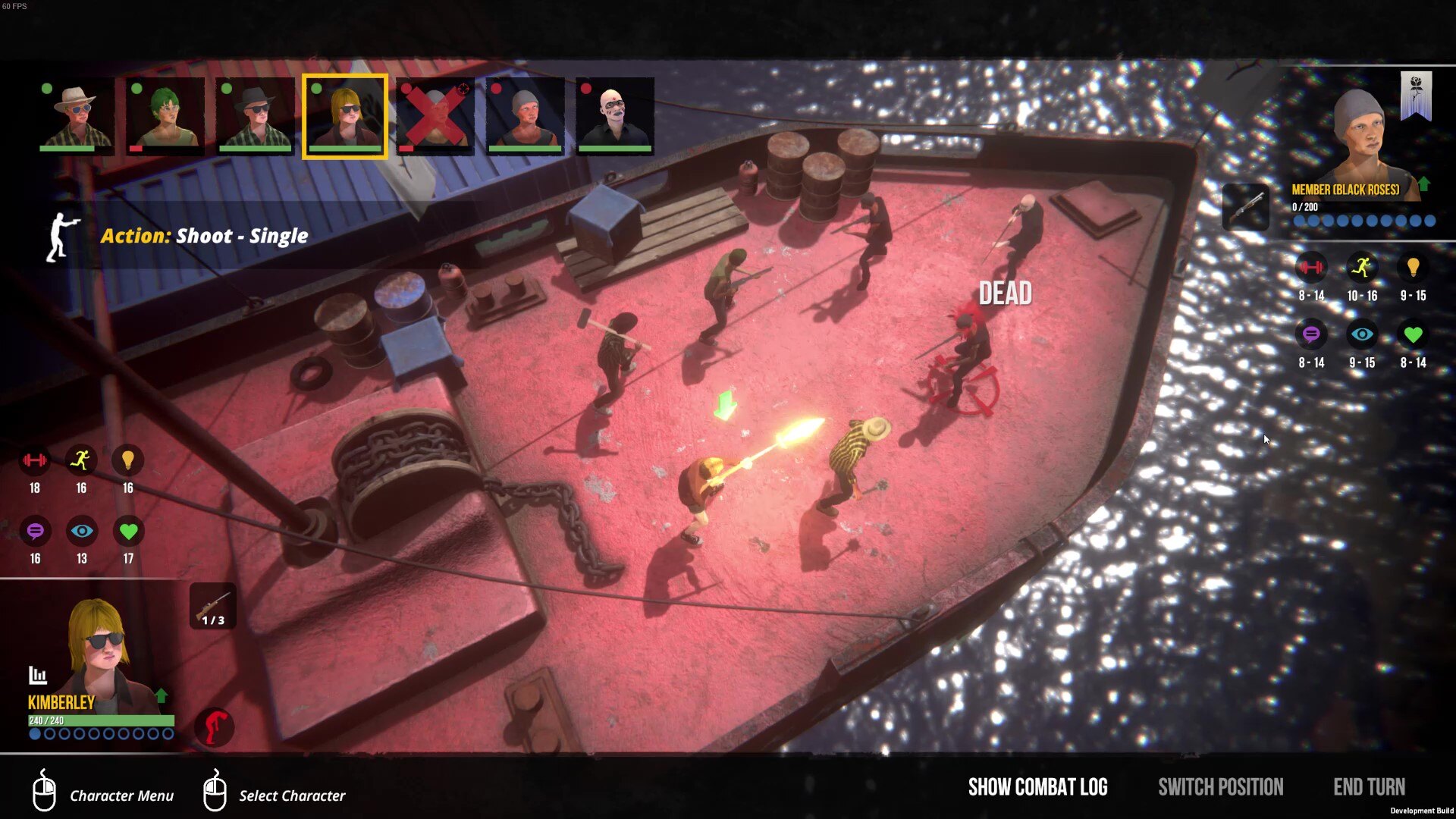Click the enemy's heart stat icon
This screenshot has width=1456, height=819.
click(1414, 334)
